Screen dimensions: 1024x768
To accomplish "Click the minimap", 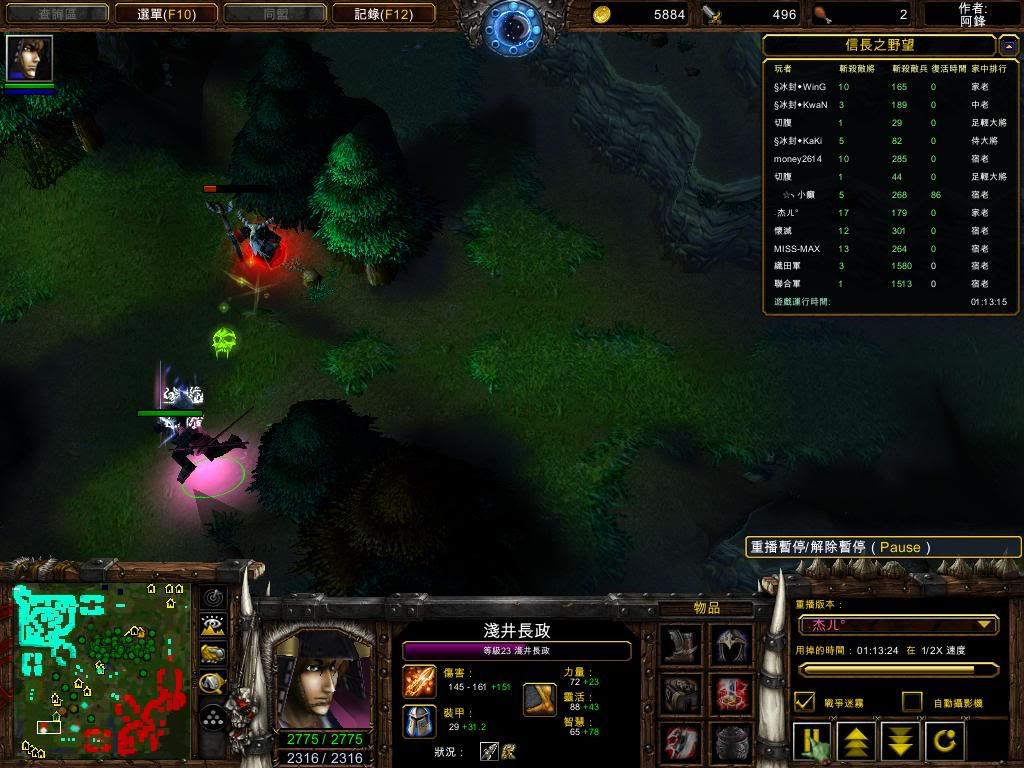I will pyautogui.click(x=100, y=668).
